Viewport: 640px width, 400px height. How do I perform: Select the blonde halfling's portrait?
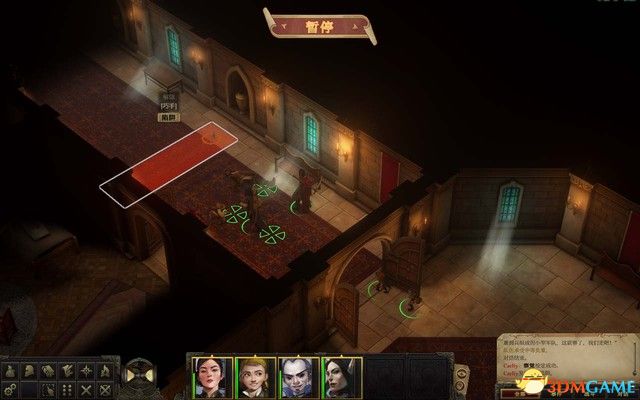[x=255, y=374]
